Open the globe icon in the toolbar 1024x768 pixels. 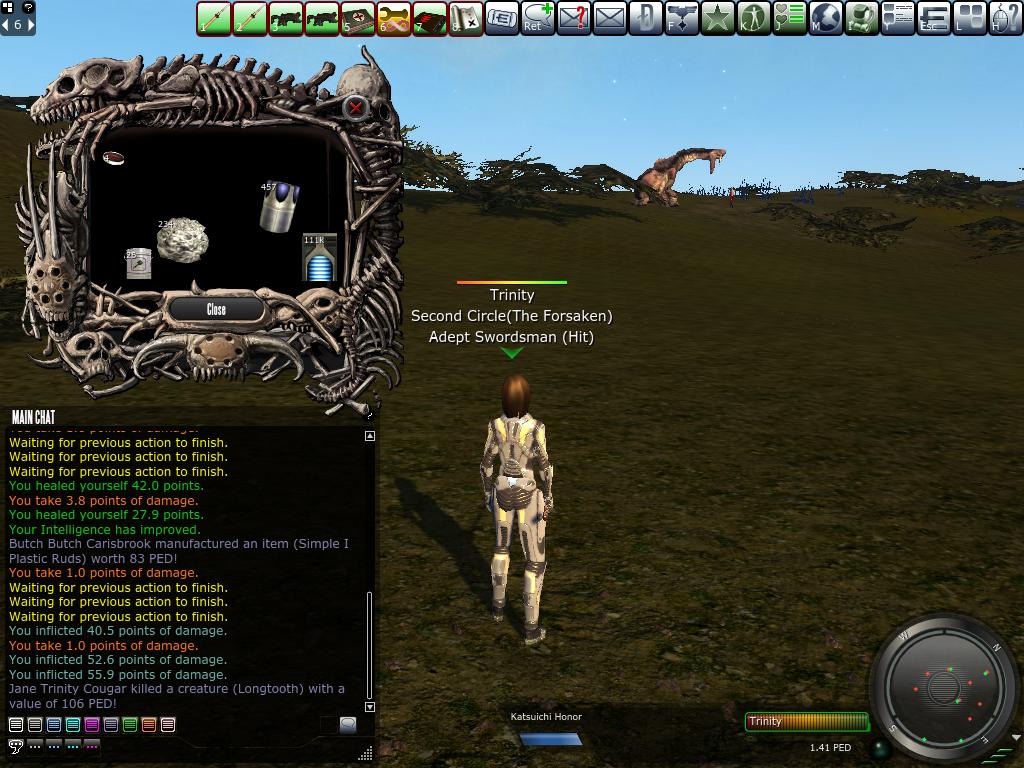(826, 18)
